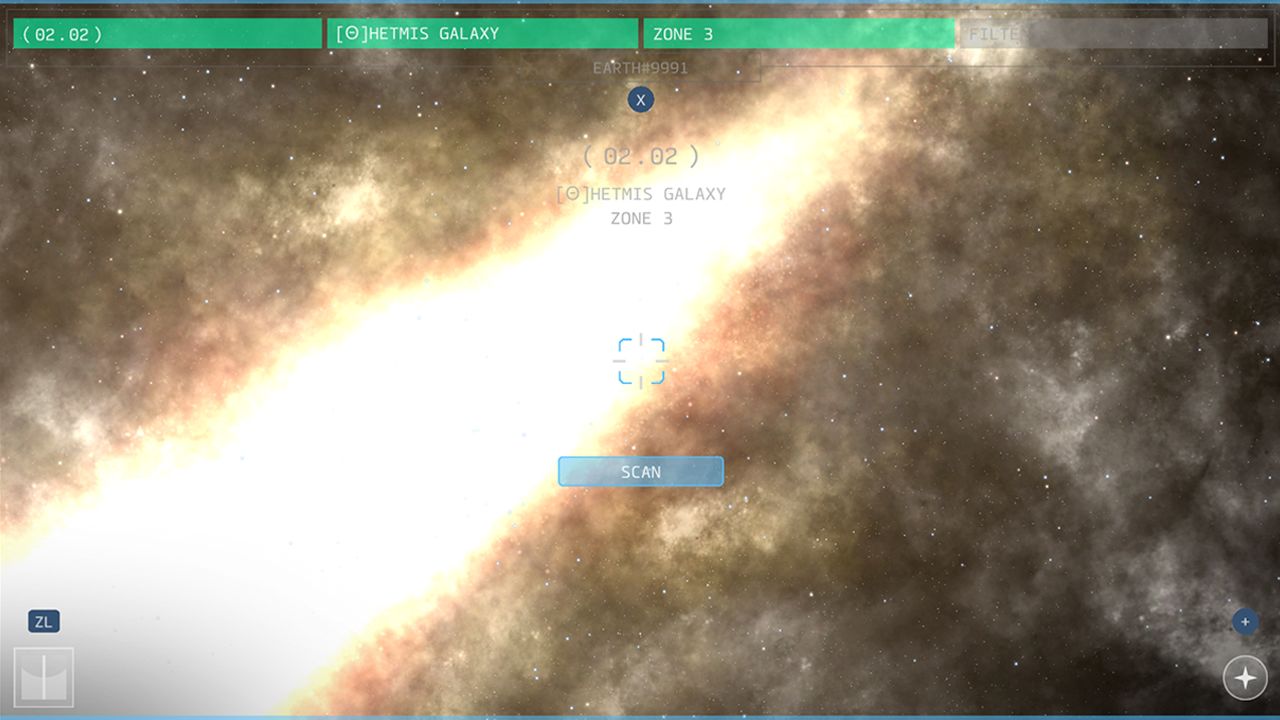Select the coordinates tab top left
1280x720 pixels.
click(x=167, y=33)
